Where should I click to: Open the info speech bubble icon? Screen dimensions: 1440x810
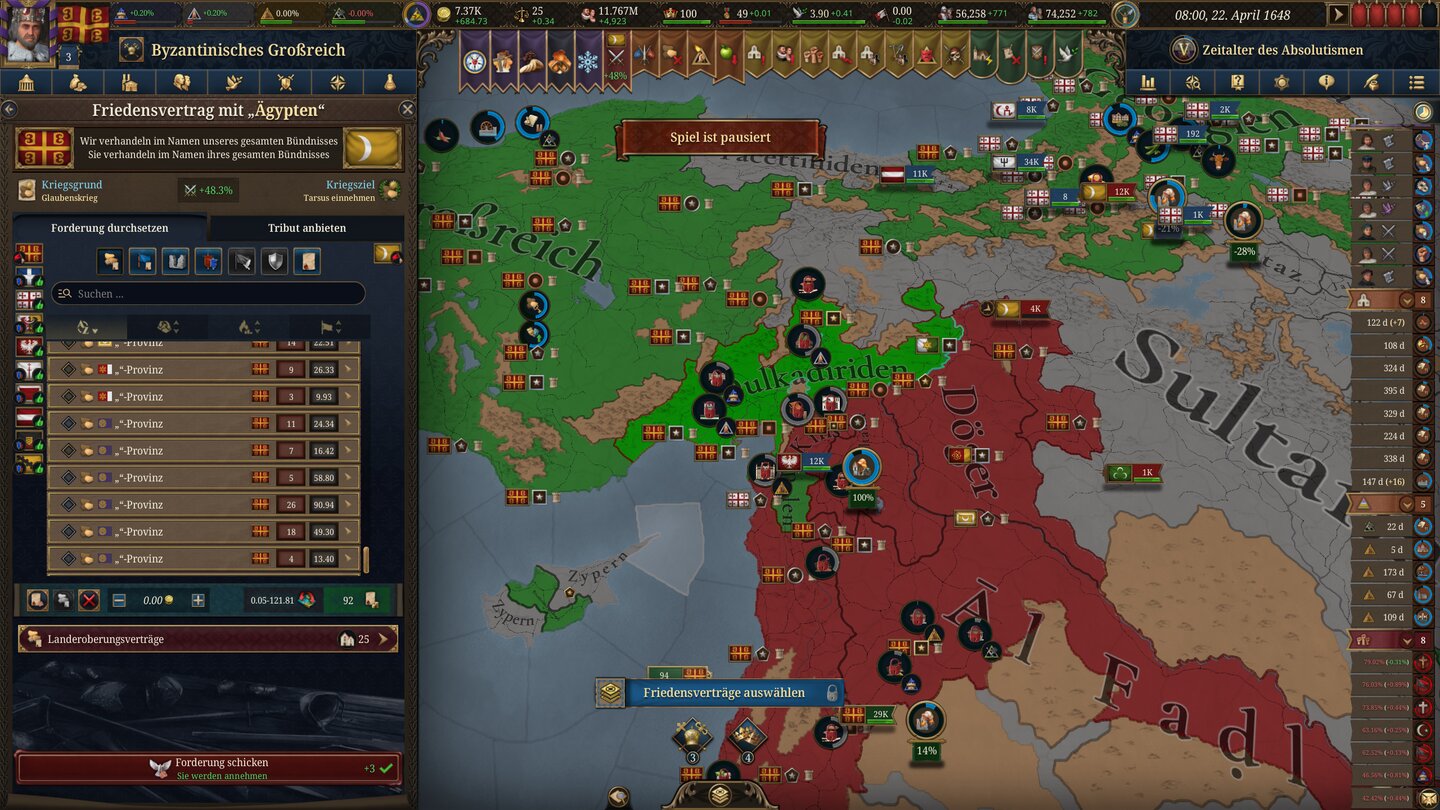click(x=1327, y=82)
